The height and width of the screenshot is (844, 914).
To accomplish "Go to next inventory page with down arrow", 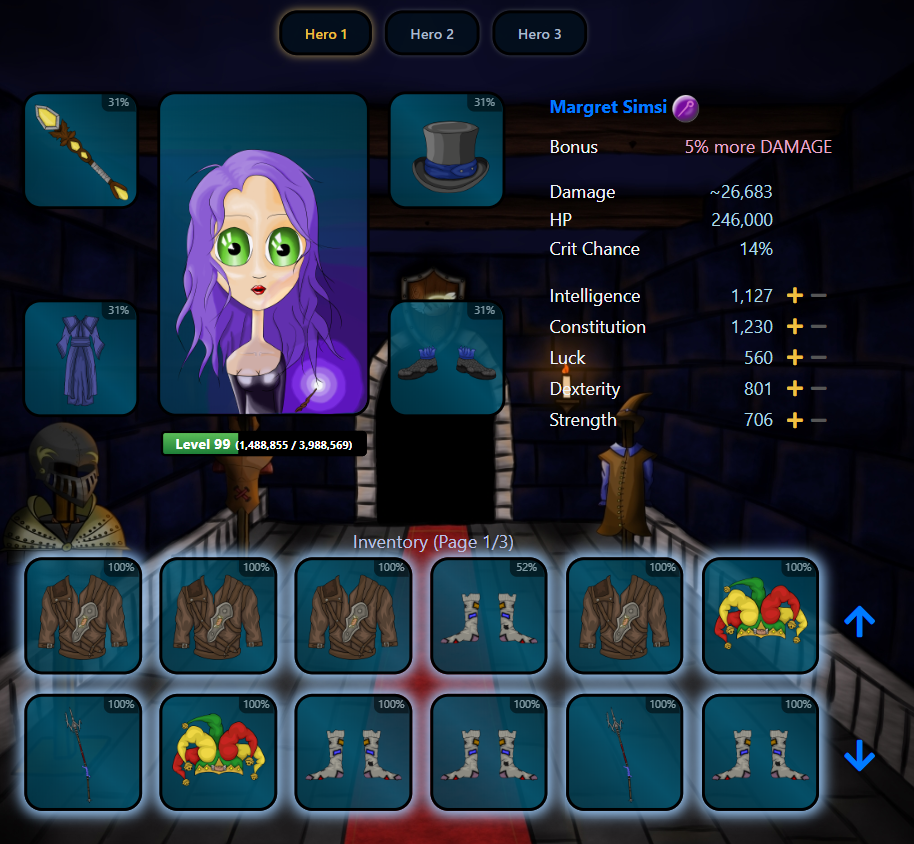I will 859,755.
